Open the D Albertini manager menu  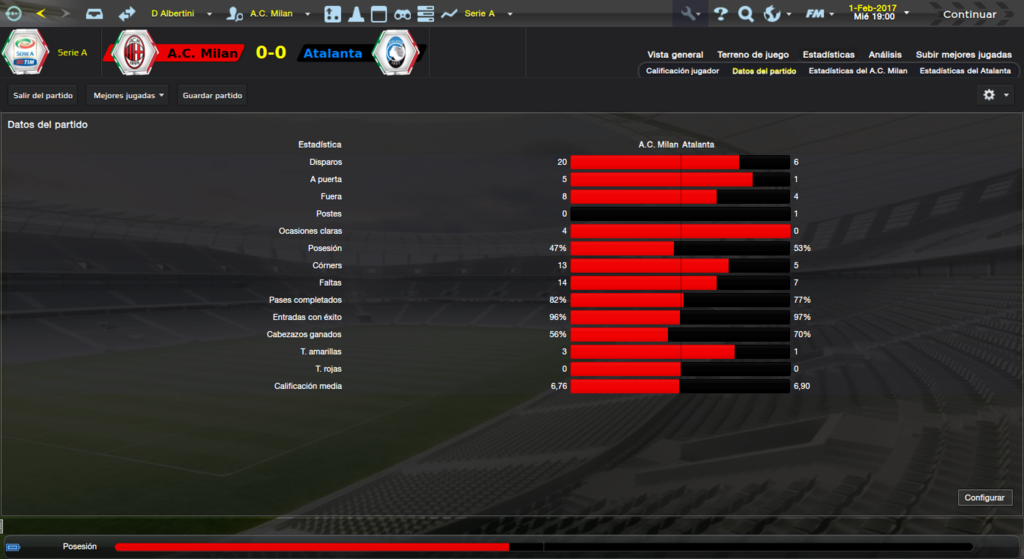[181, 14]
